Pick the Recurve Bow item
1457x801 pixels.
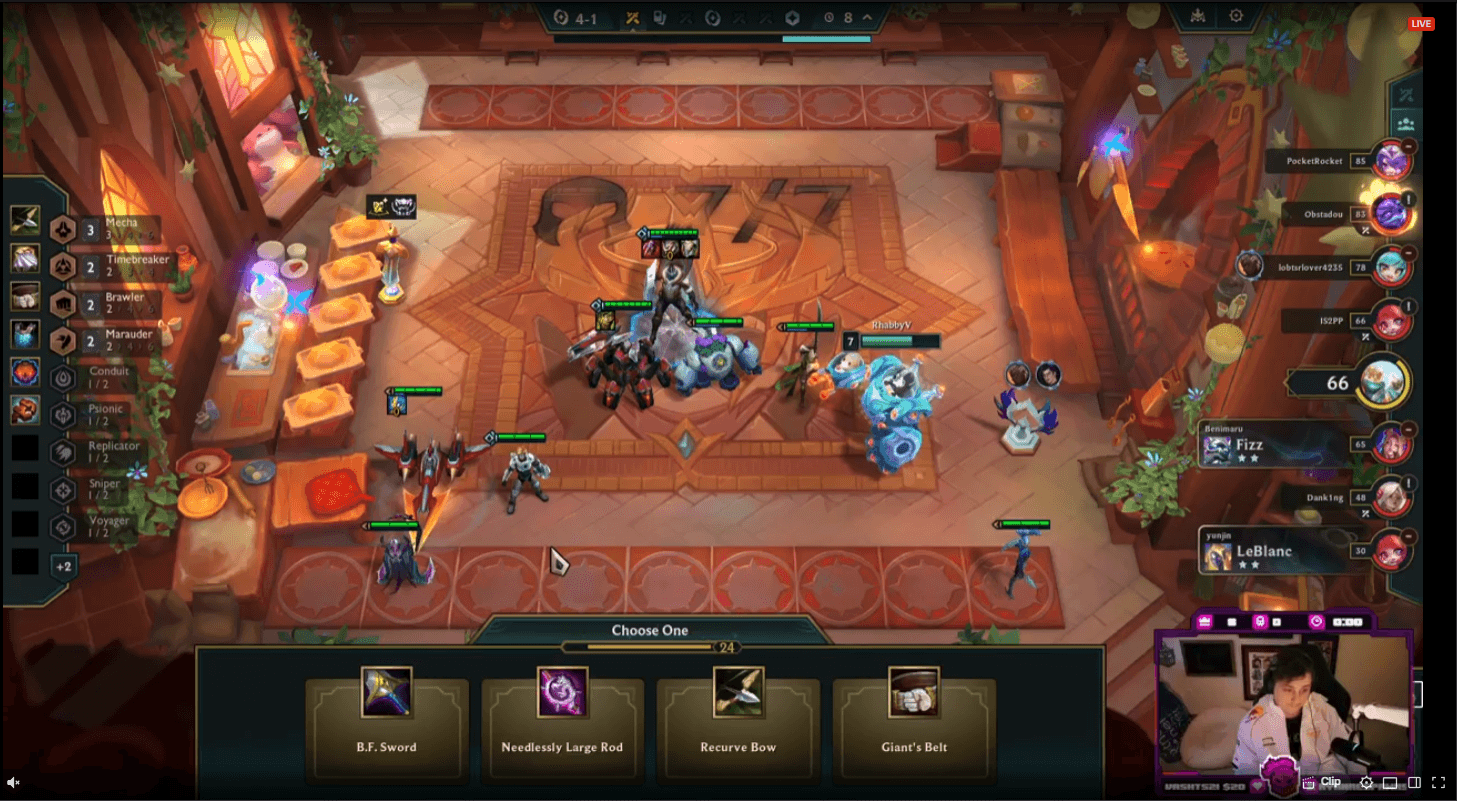[x=738, y=715]
